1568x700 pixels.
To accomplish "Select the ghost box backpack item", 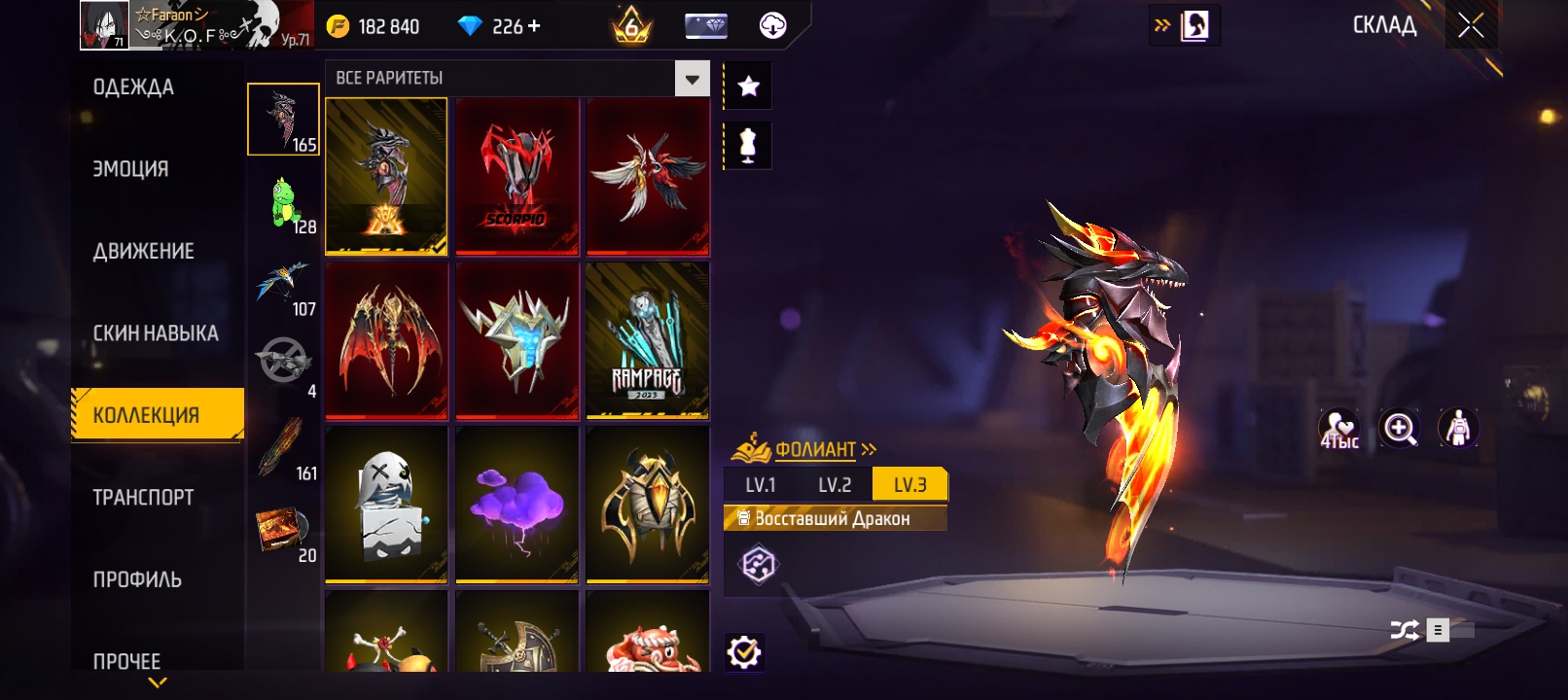I will (x=386, y=504).
